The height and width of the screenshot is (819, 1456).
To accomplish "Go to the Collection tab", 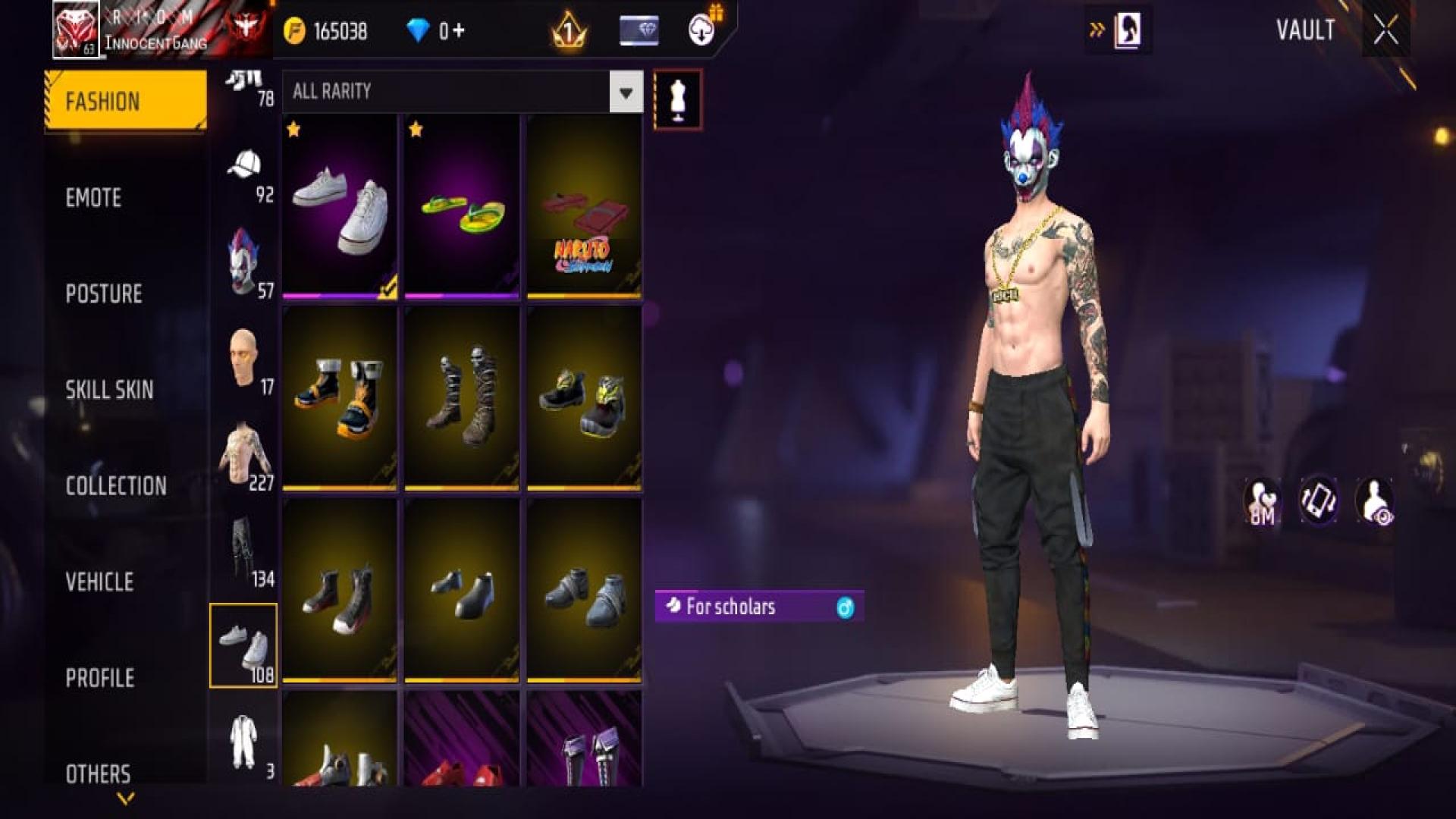I will (116, 486).
